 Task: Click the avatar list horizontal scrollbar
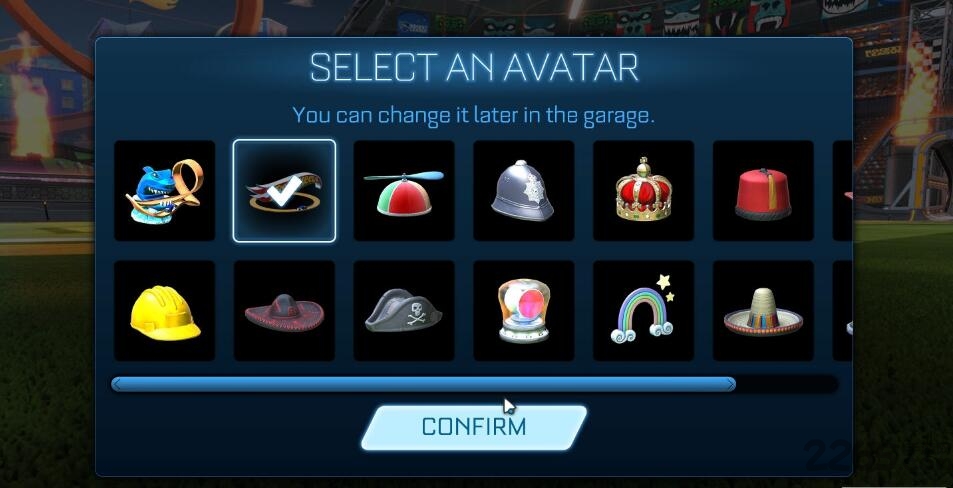(424, 384)
